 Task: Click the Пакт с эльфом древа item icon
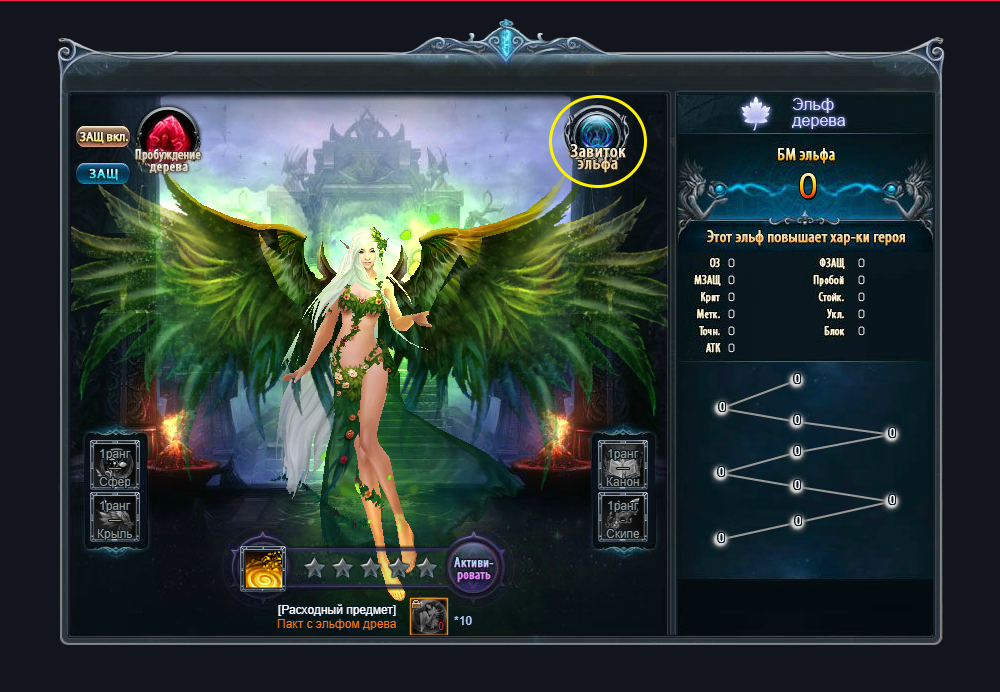pyautogui.click(x=429, y=616)
